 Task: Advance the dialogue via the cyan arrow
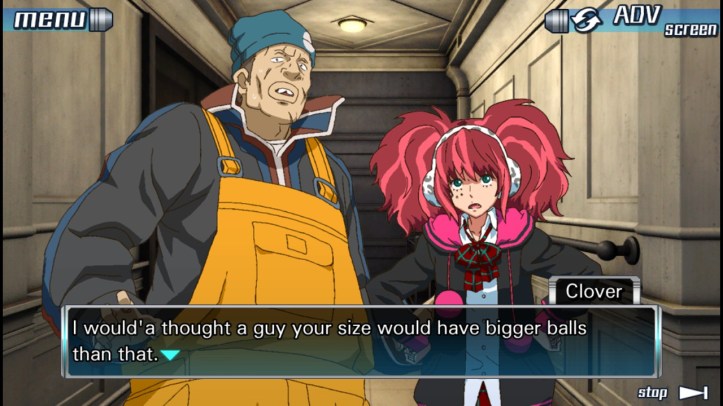[x=171, y=354]
